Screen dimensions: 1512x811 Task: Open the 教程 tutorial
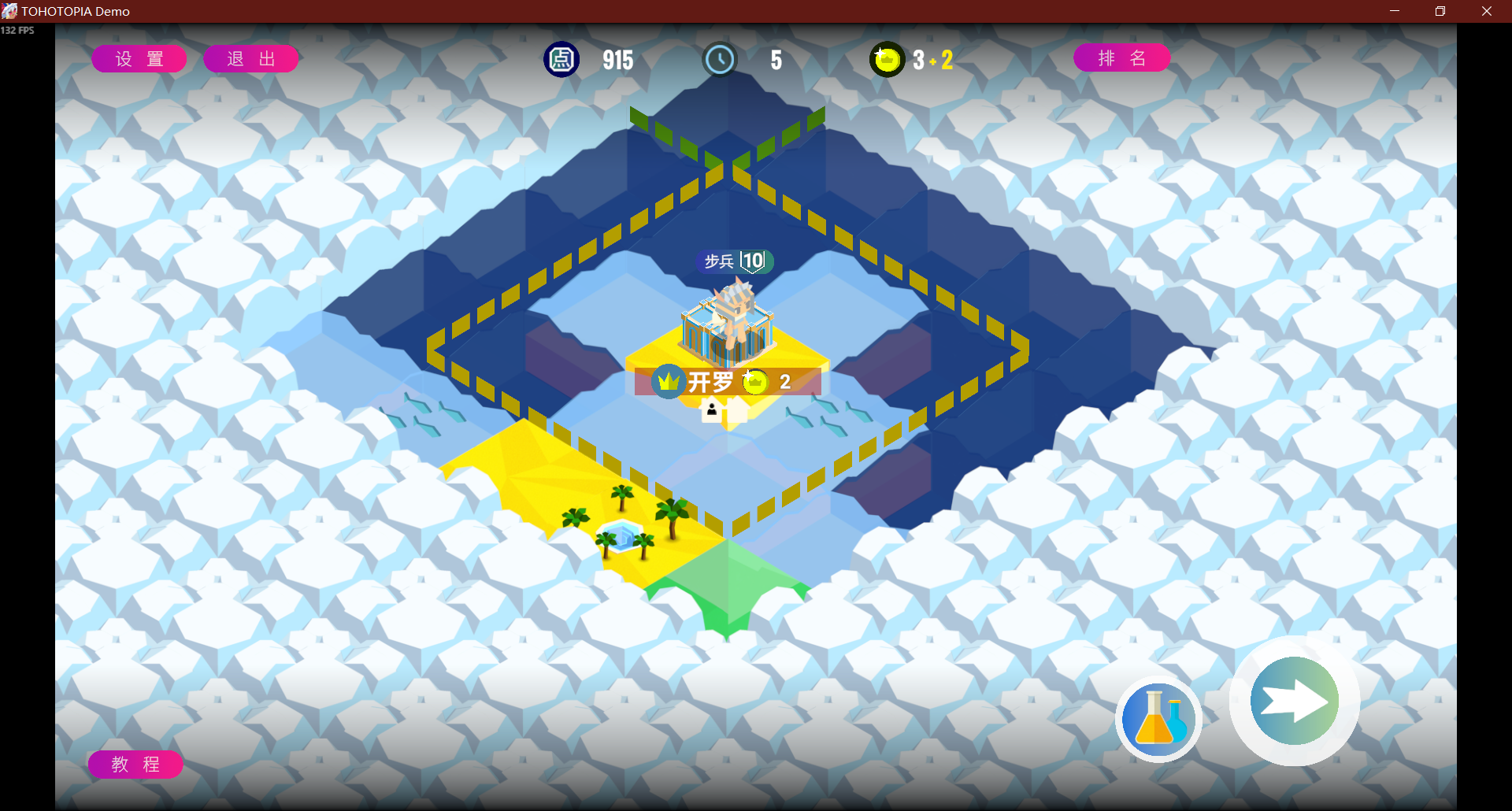coord(135,764)
